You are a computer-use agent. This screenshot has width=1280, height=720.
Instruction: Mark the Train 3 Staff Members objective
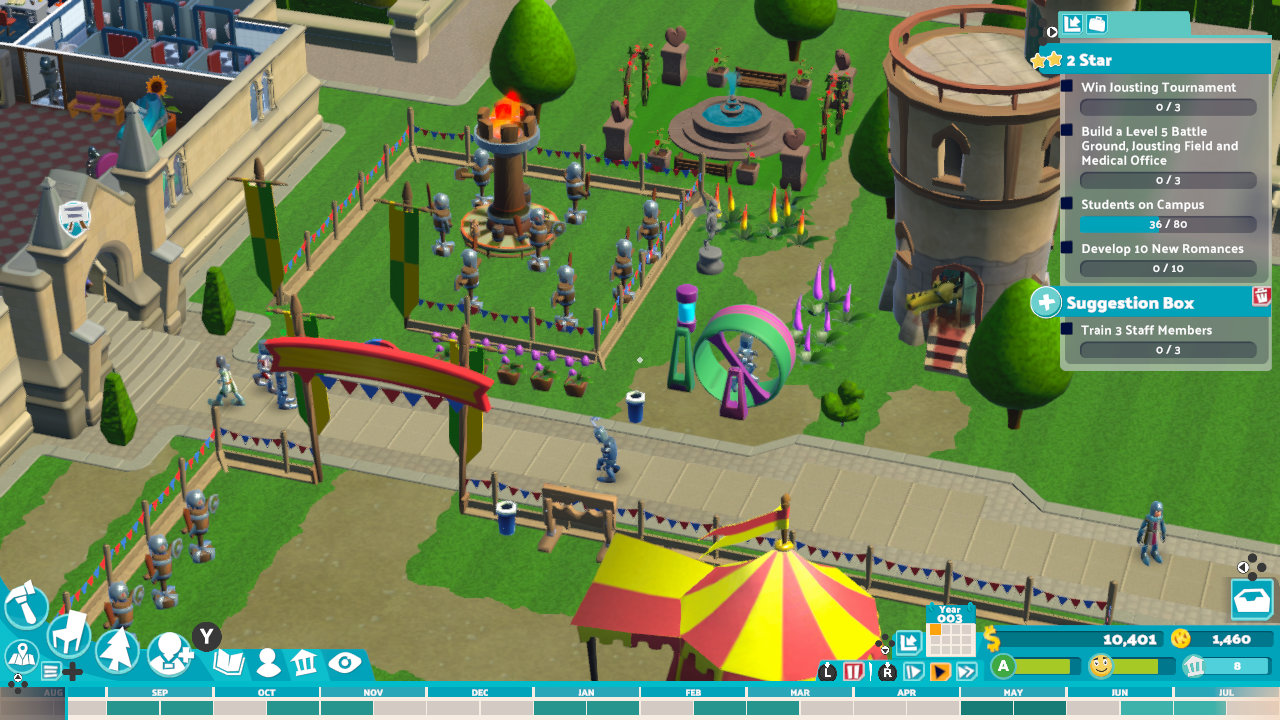point(1068,331)
